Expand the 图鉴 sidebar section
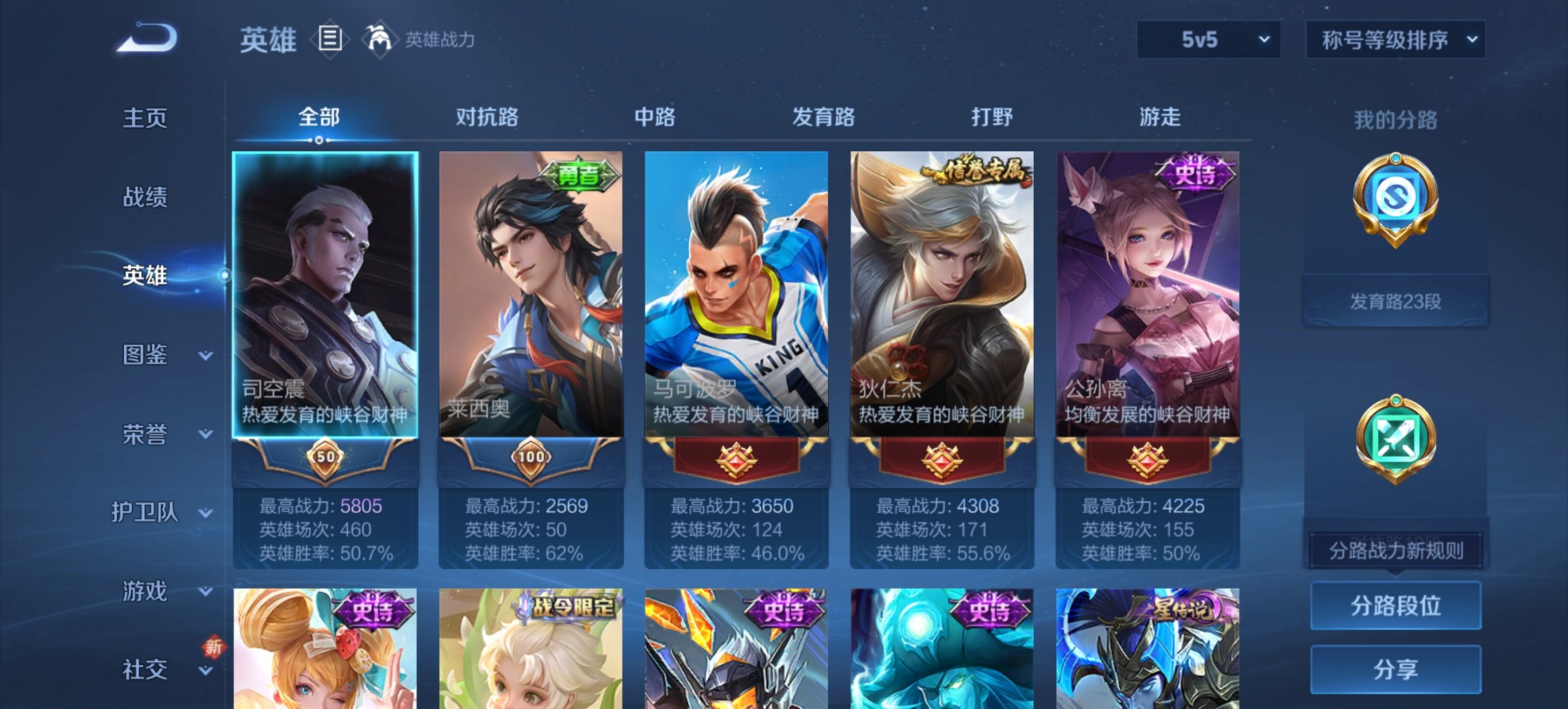 (146, 355)
